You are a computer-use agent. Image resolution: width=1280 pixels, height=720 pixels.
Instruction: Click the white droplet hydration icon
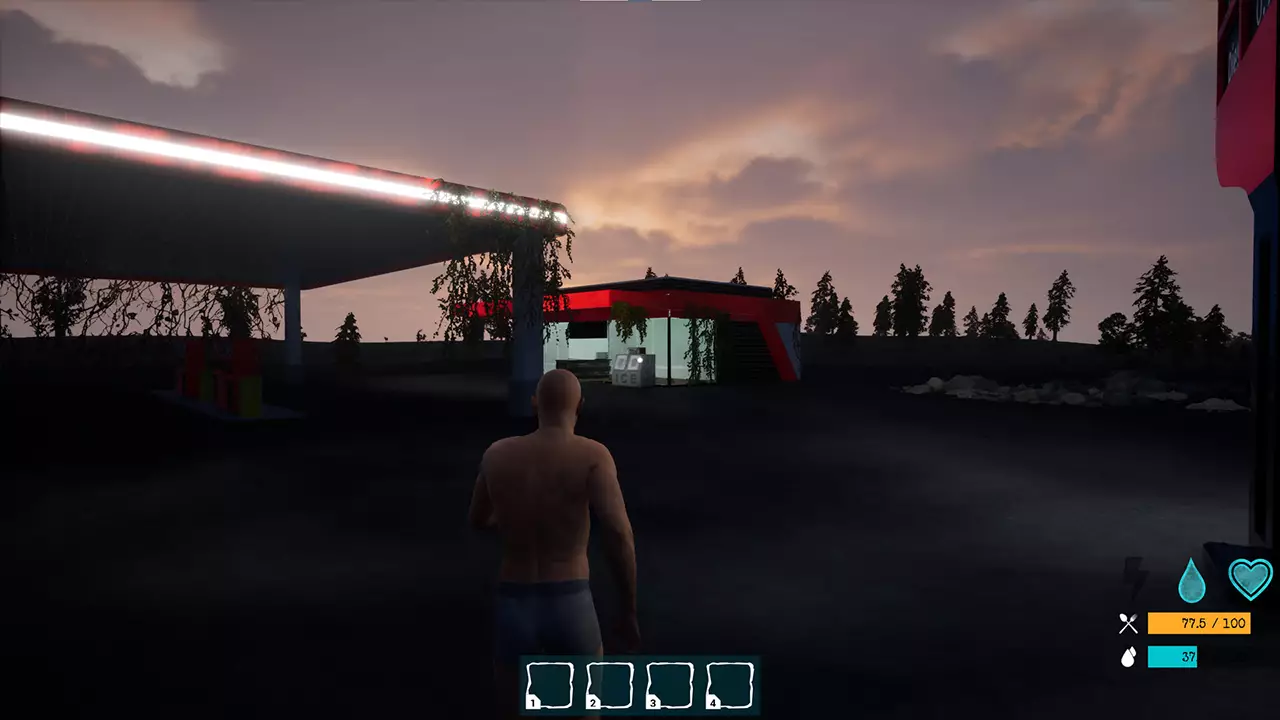pos(1129,655)
